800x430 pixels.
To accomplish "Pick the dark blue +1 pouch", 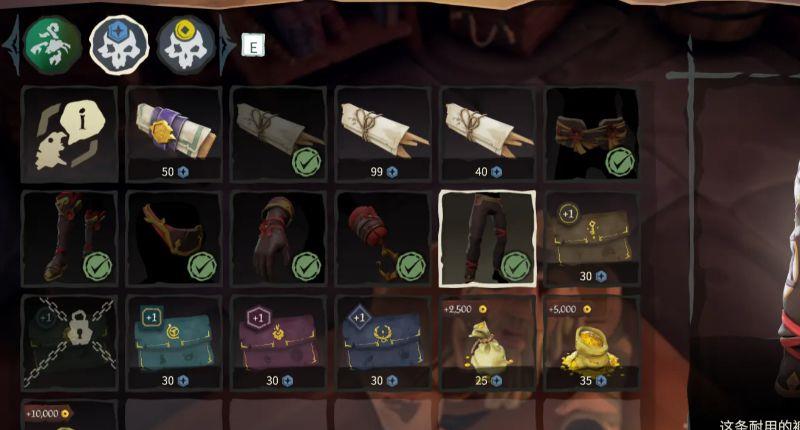I will [x=383, y=342].
